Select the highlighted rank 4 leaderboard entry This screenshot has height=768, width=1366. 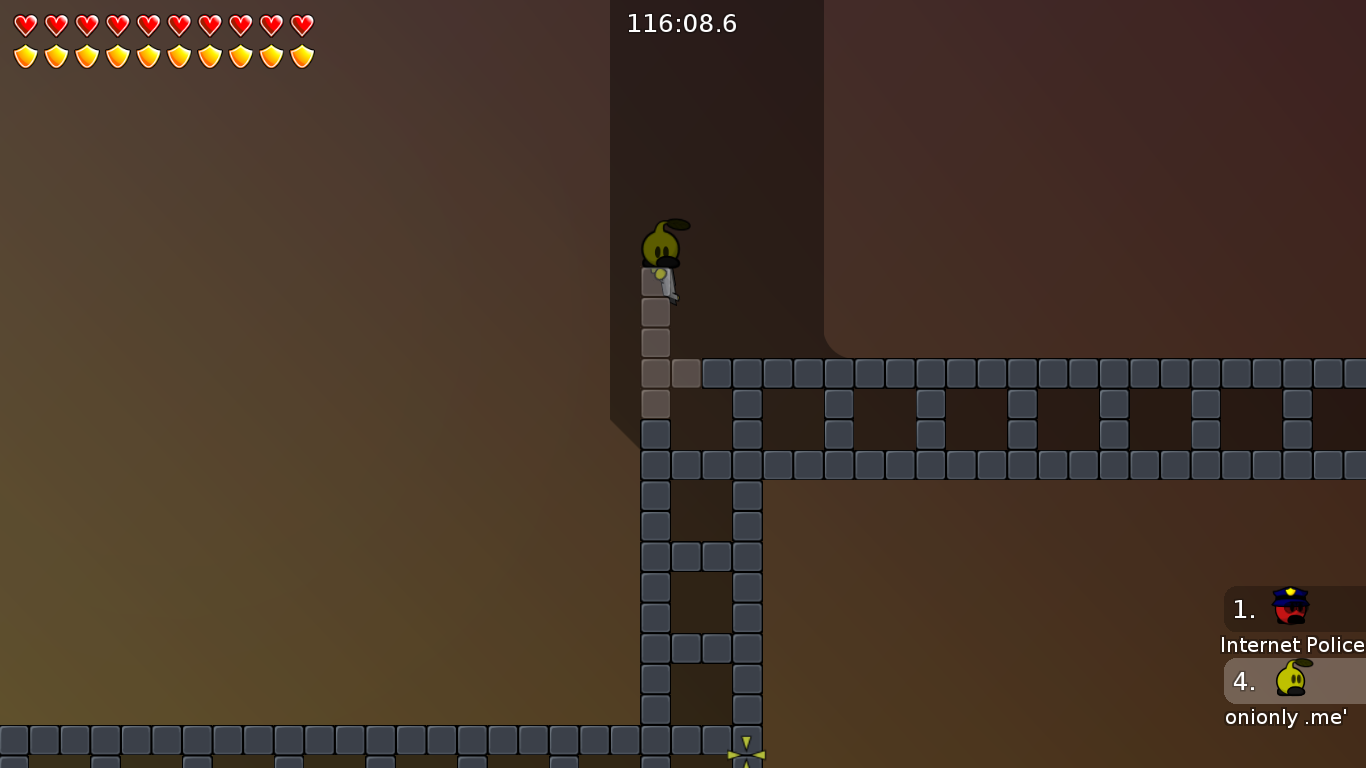point(1290,682)
